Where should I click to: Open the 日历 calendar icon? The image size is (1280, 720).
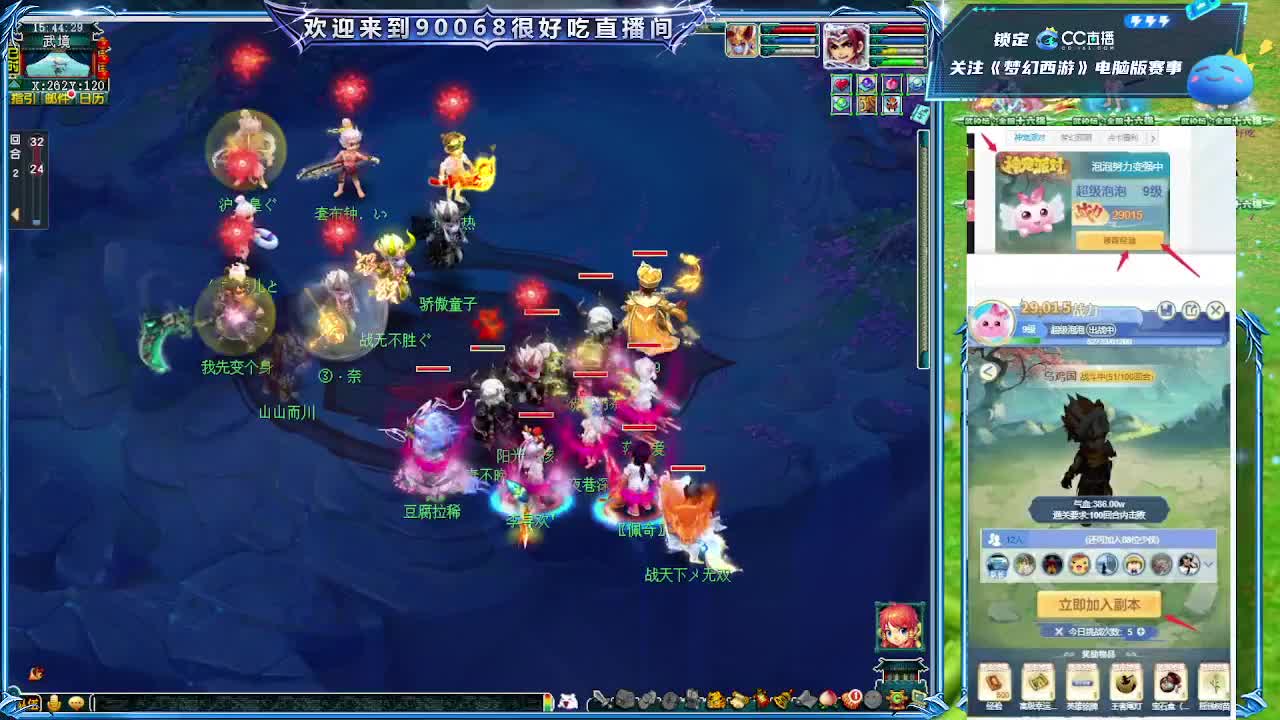(x=91, y=98)
